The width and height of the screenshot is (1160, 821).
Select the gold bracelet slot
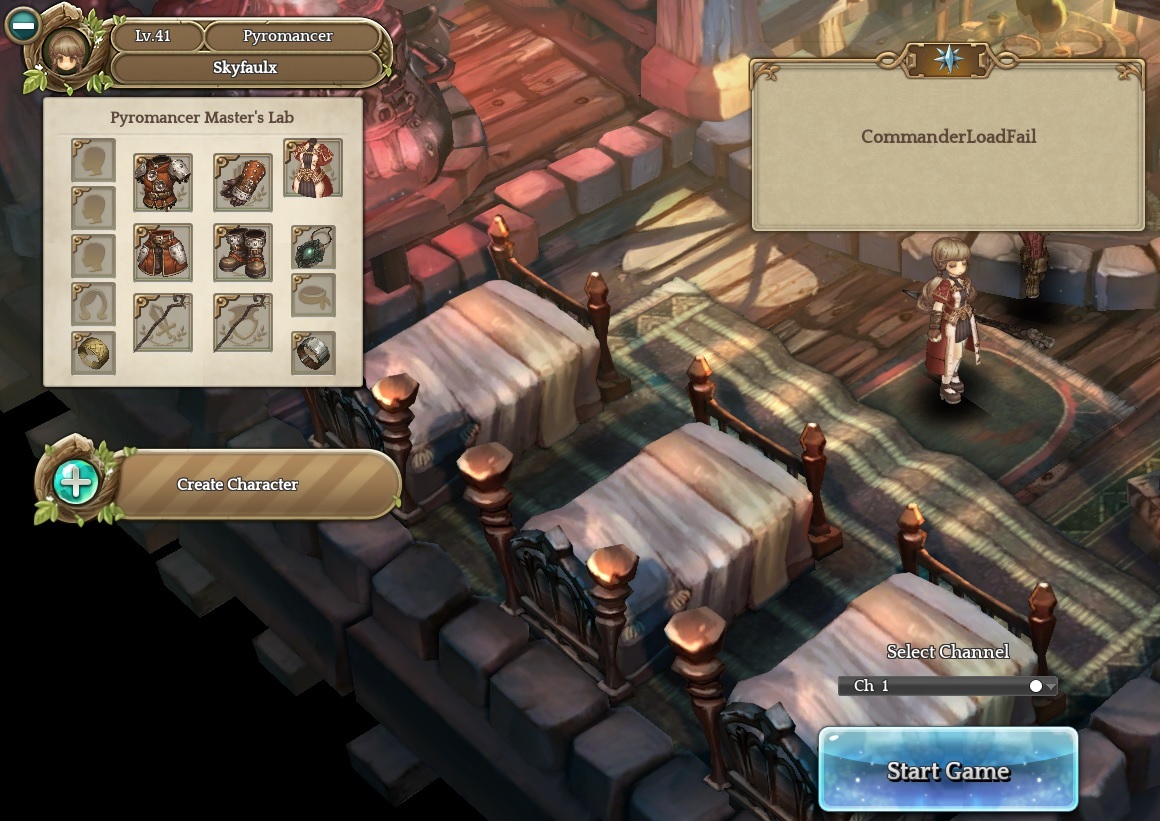[x=93, y=352]
